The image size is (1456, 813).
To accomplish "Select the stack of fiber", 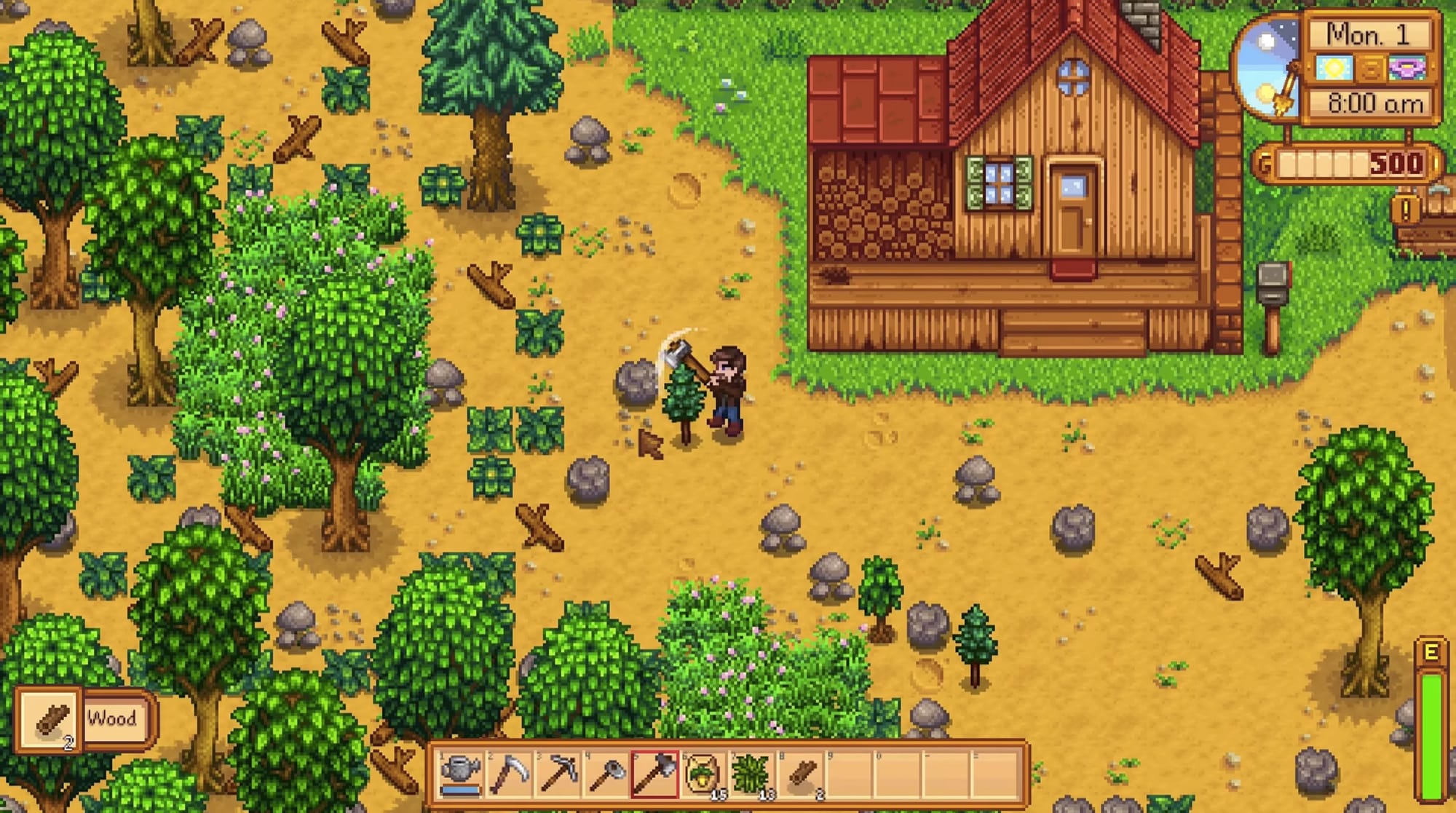I will 753,774.
